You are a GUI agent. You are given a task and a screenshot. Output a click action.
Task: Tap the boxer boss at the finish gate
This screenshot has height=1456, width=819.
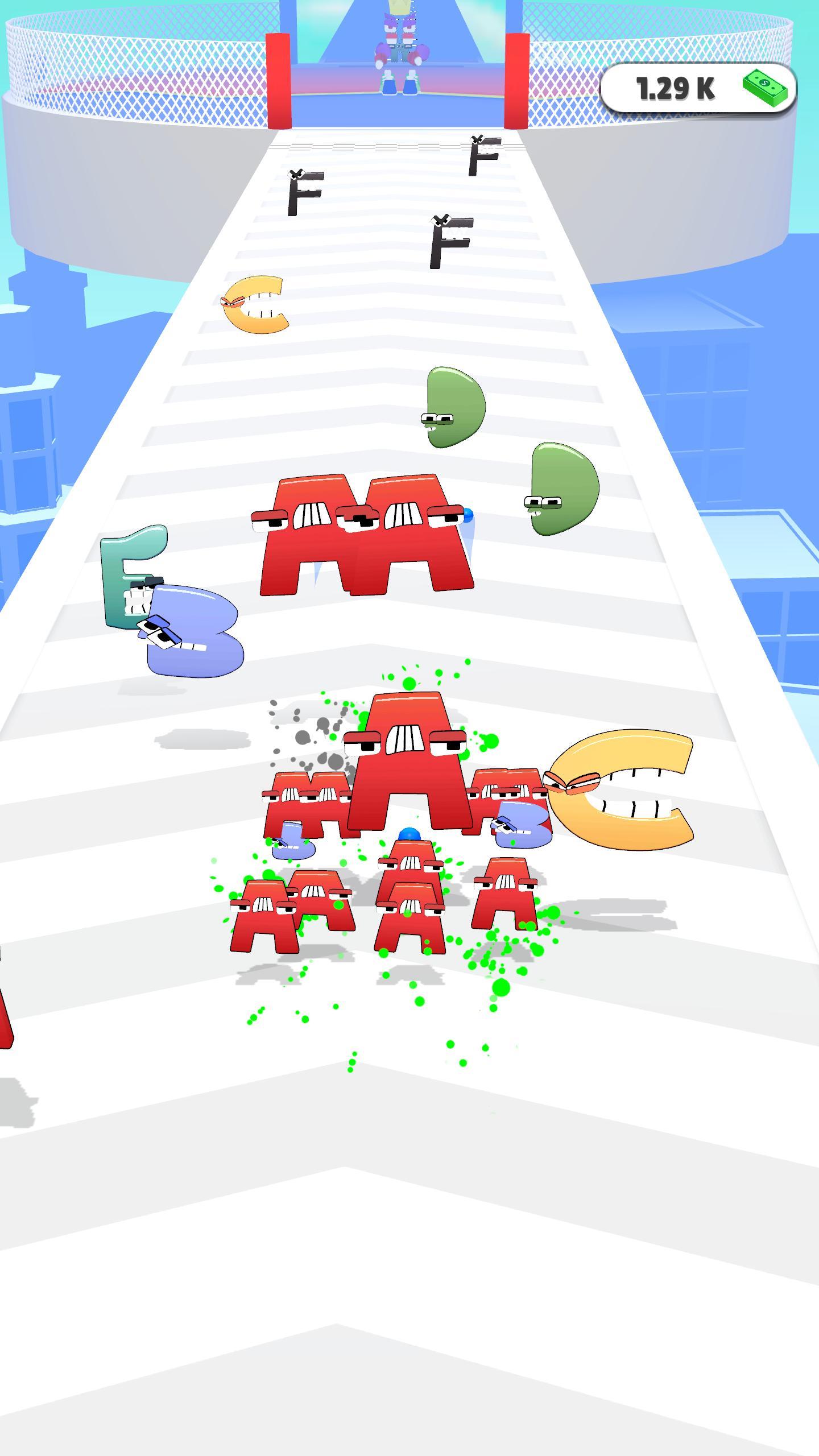pos(401,45)
